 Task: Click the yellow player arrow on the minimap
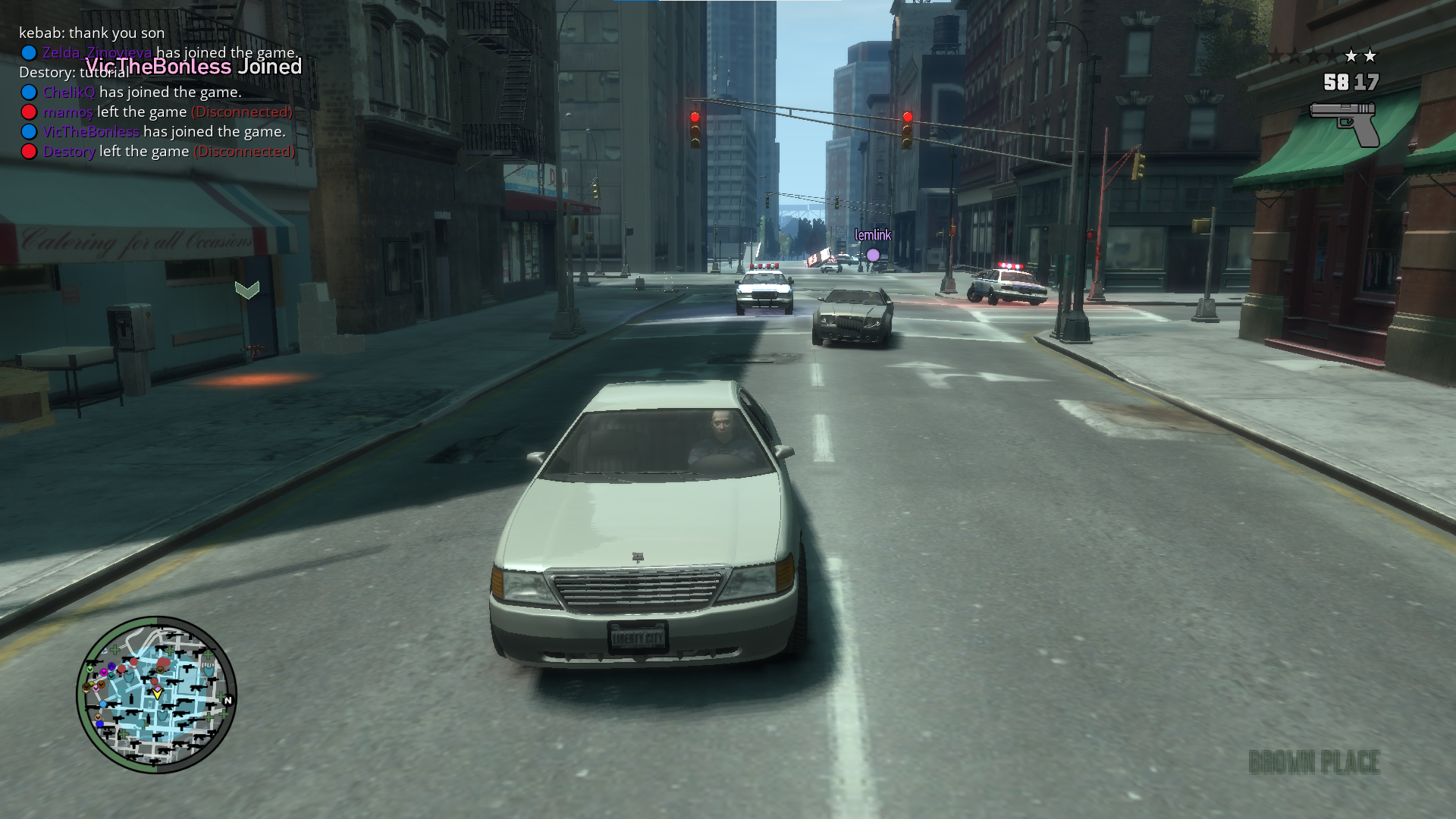coord(158,695)
